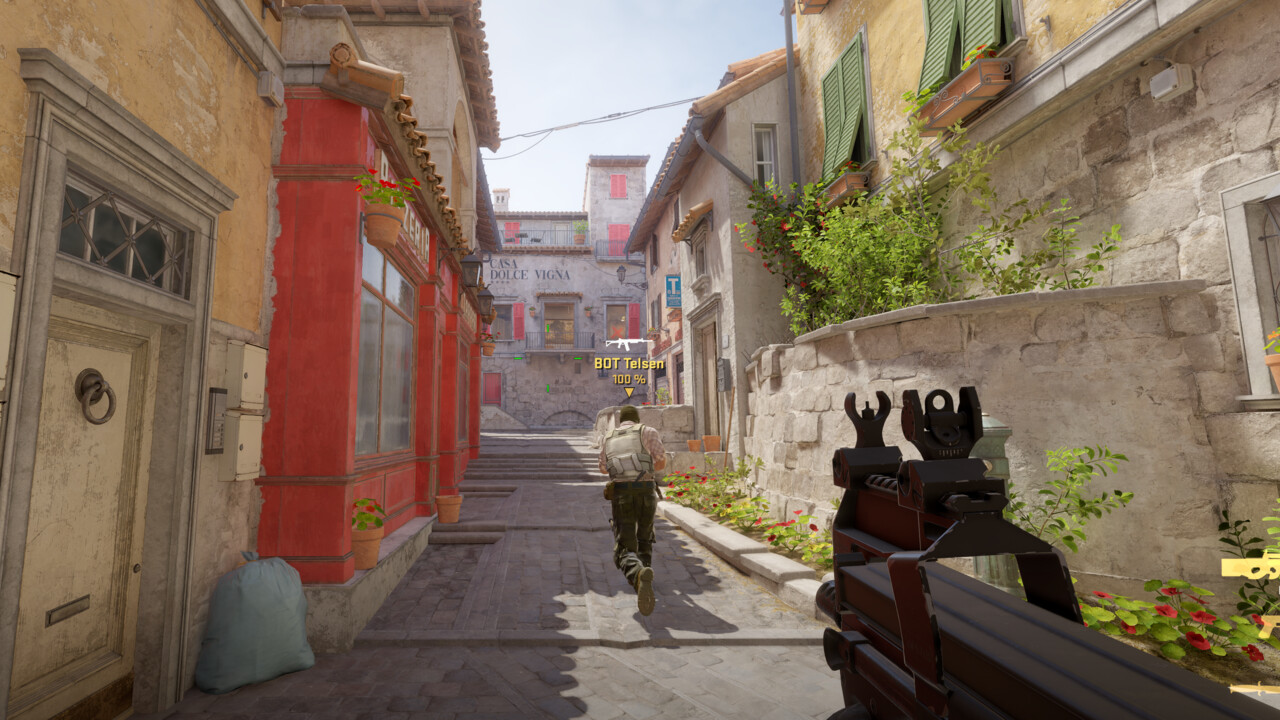This screenshot has width=1280, height=720.
Task: Select the P90 primary weapon icon
Action: 1252,566
